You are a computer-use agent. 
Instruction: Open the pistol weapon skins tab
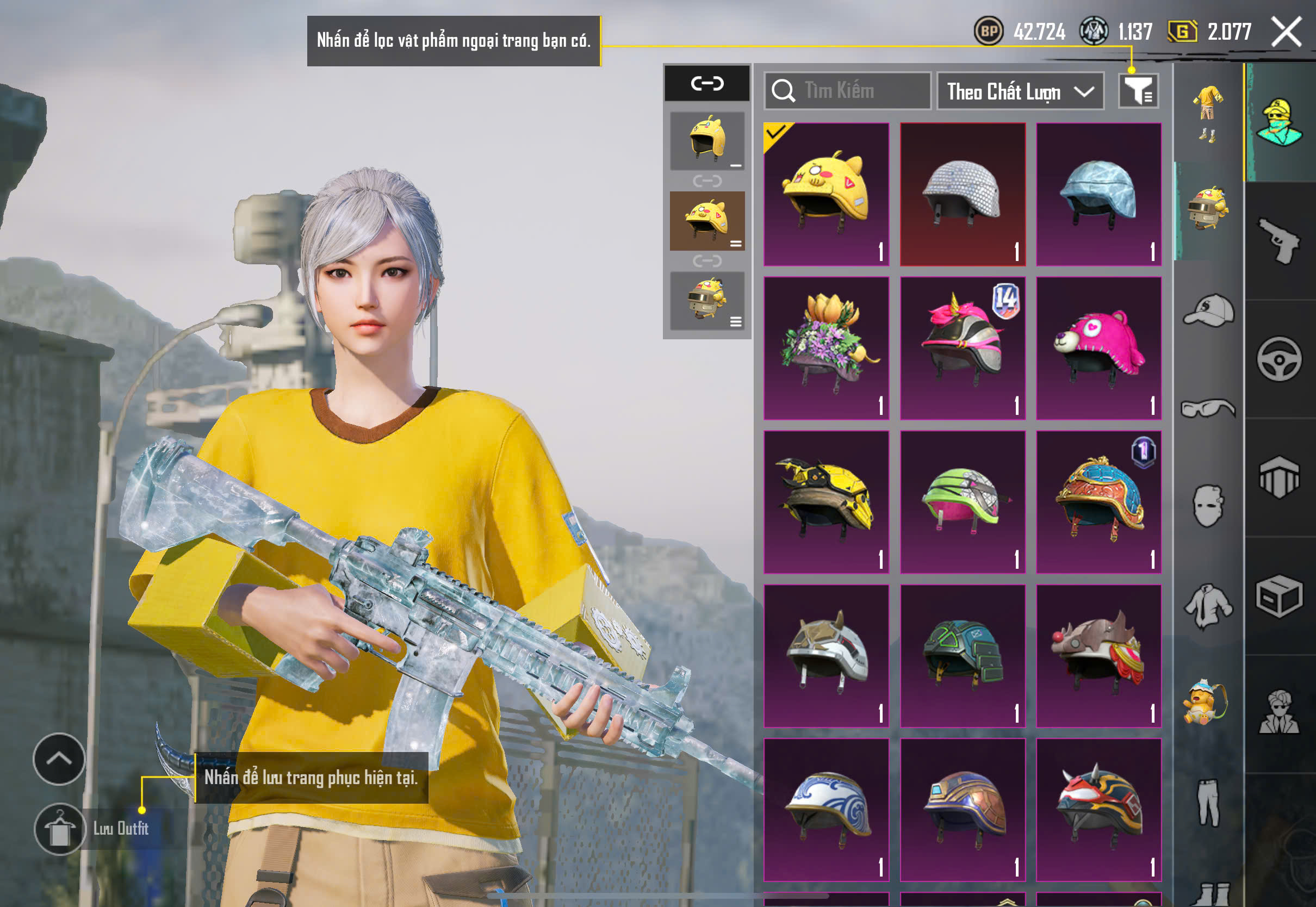click(x=1280, y=241)
